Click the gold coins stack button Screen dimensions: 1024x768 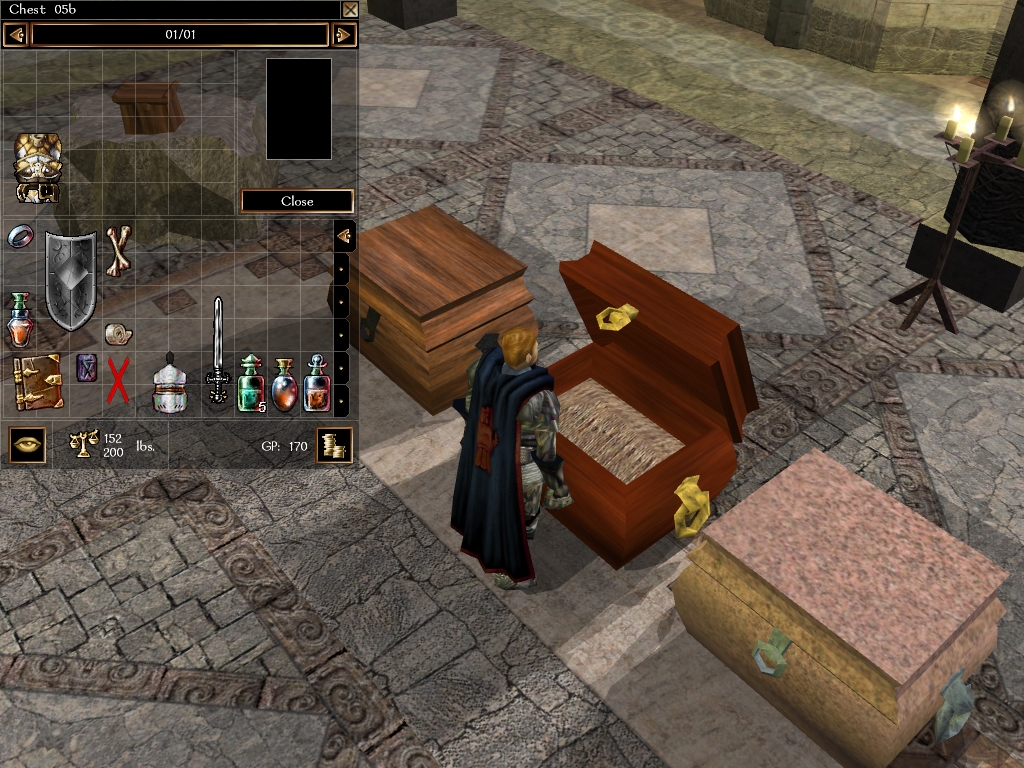point(334,446)
